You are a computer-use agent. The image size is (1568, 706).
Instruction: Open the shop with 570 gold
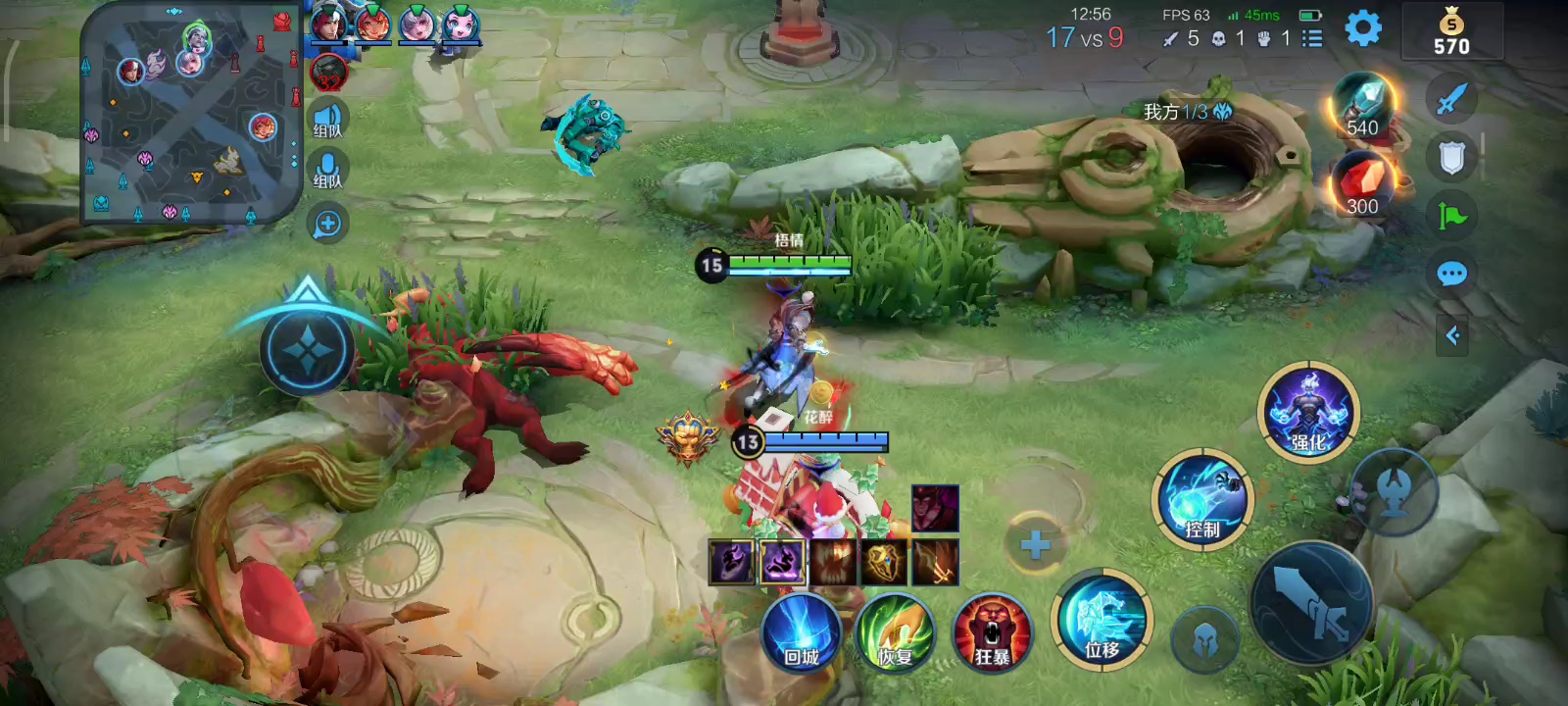(x=1451, y=32)
